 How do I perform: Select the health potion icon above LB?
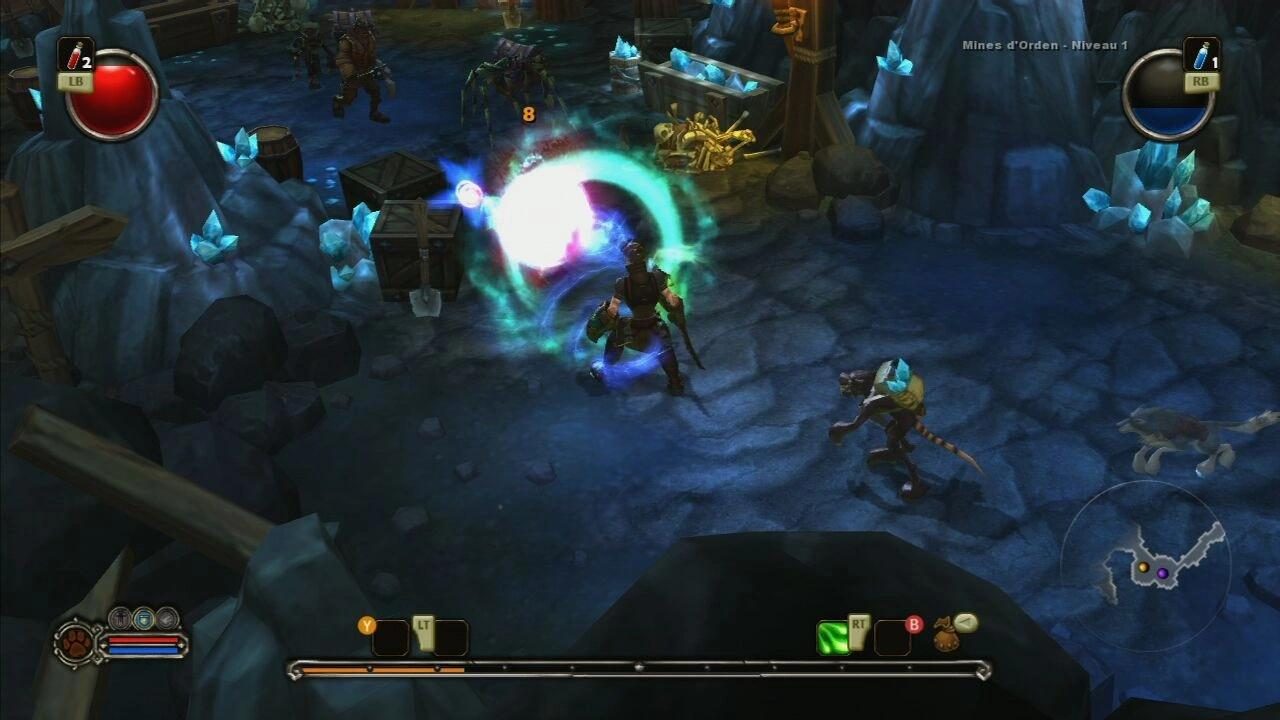75,55
